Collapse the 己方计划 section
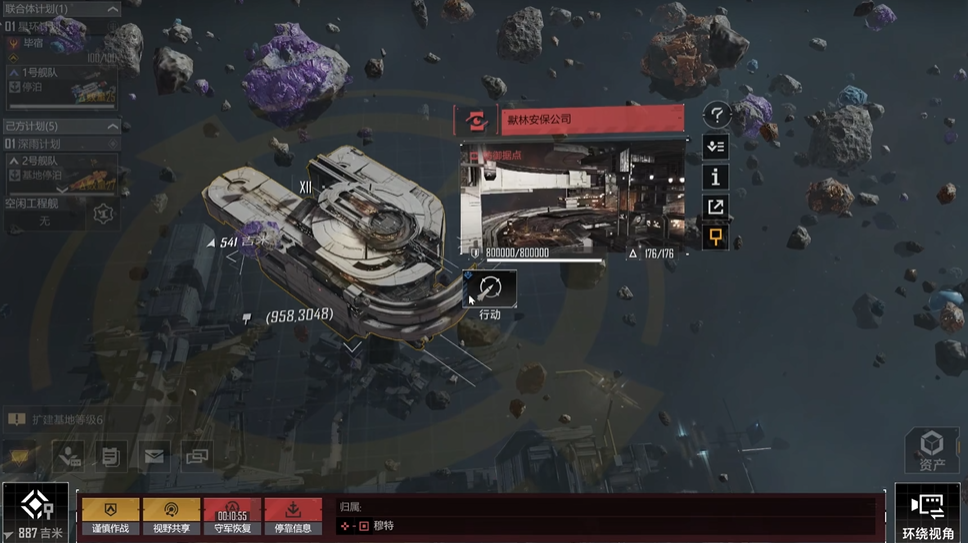The width and height of the screenshot is (968, 543). pos(112,126)
